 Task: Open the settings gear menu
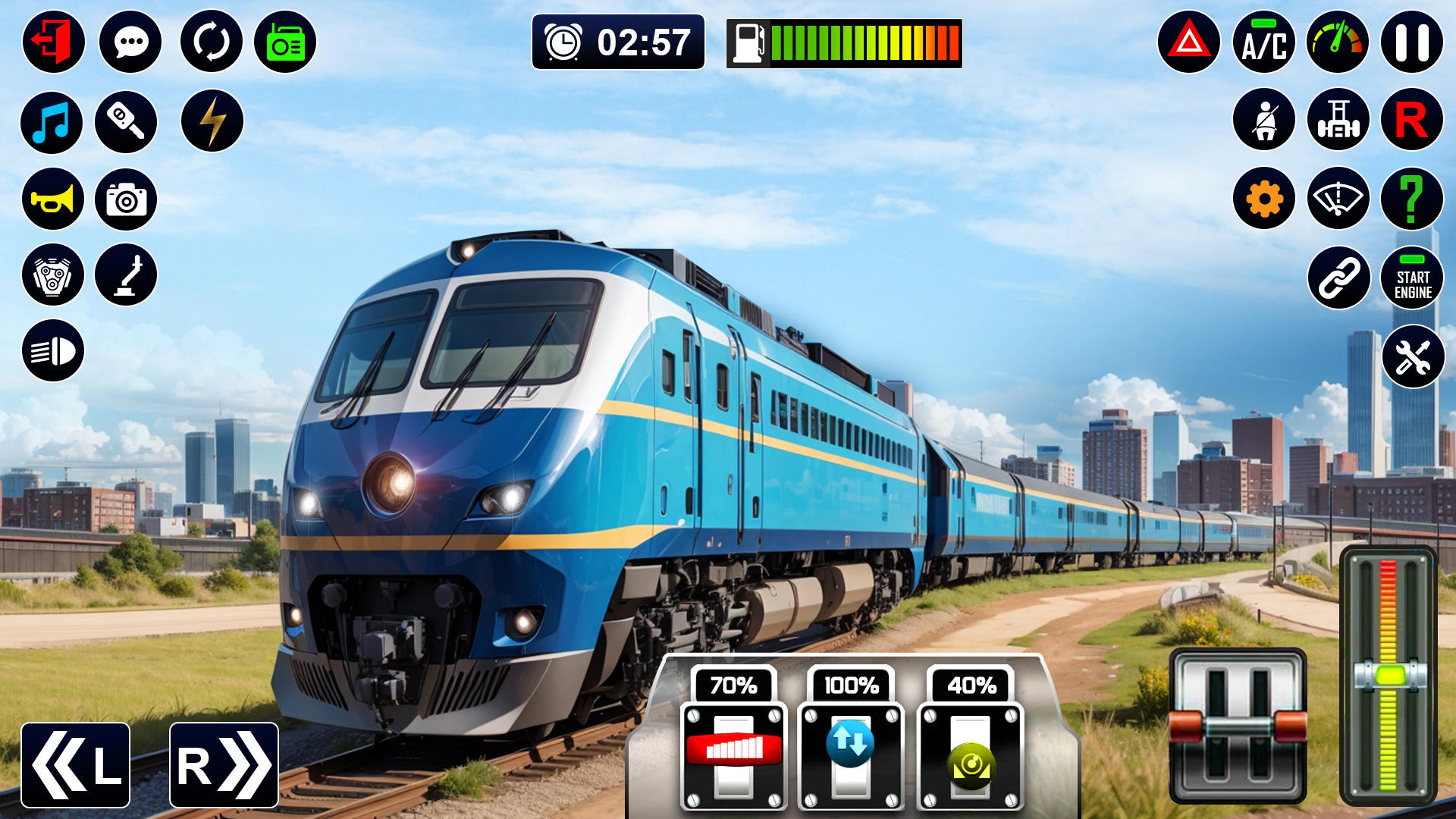coord(1263,199)
